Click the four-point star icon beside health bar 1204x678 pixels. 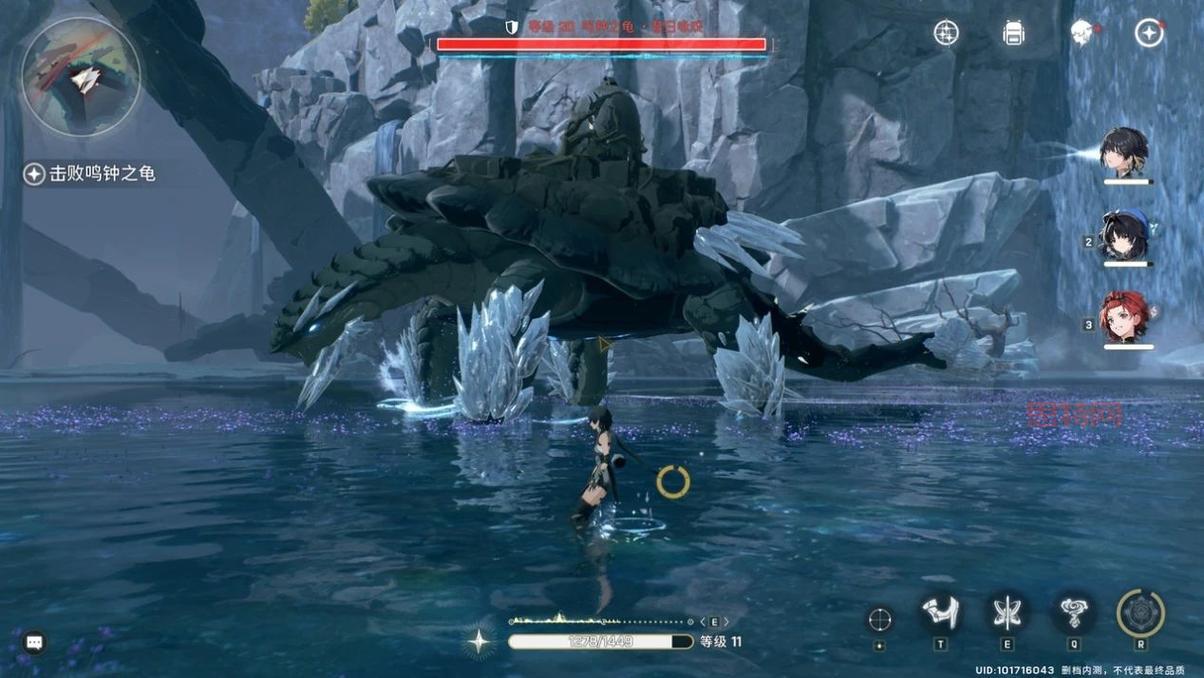coord(480,641)
